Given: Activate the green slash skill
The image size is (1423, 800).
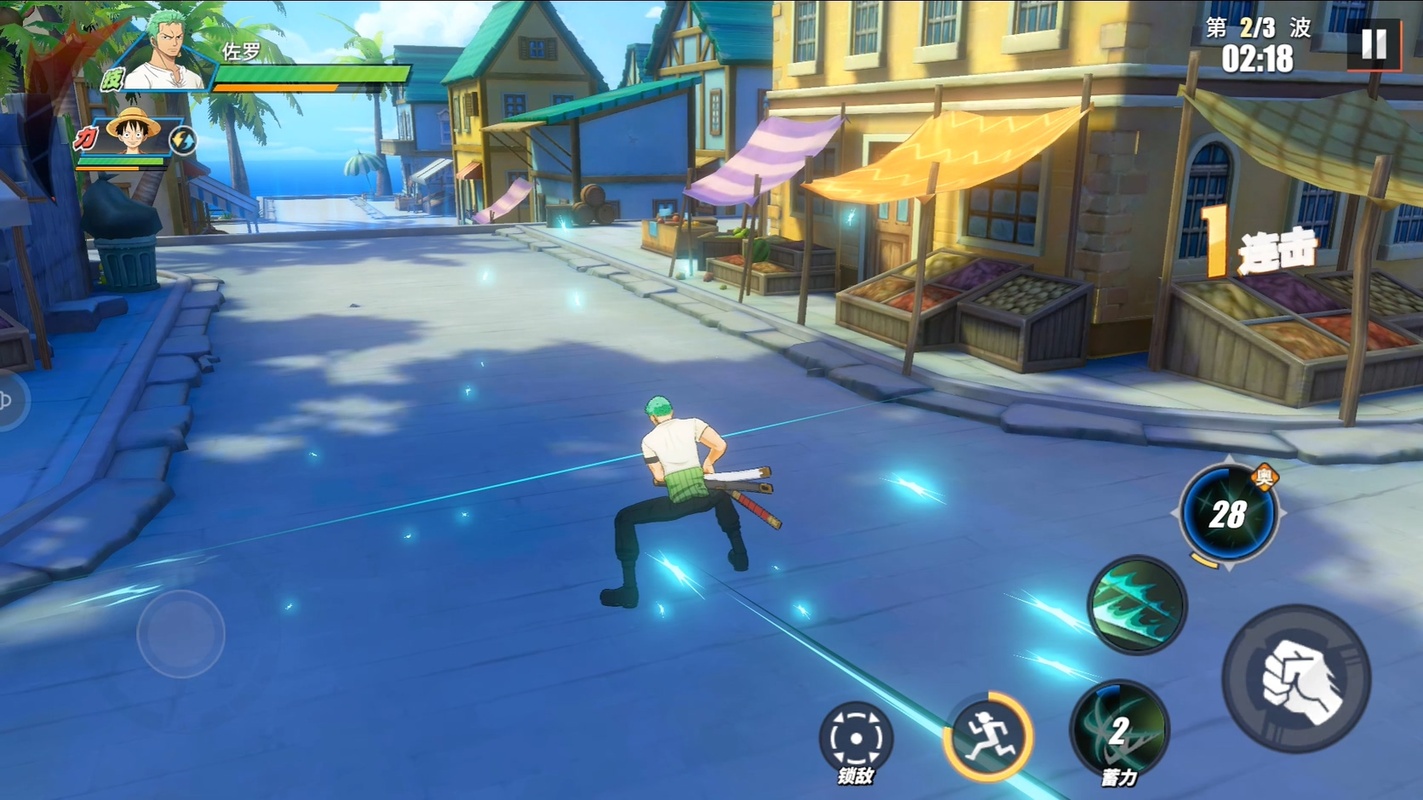Looking at the screenshot, I should click(x=1137, y=605).
